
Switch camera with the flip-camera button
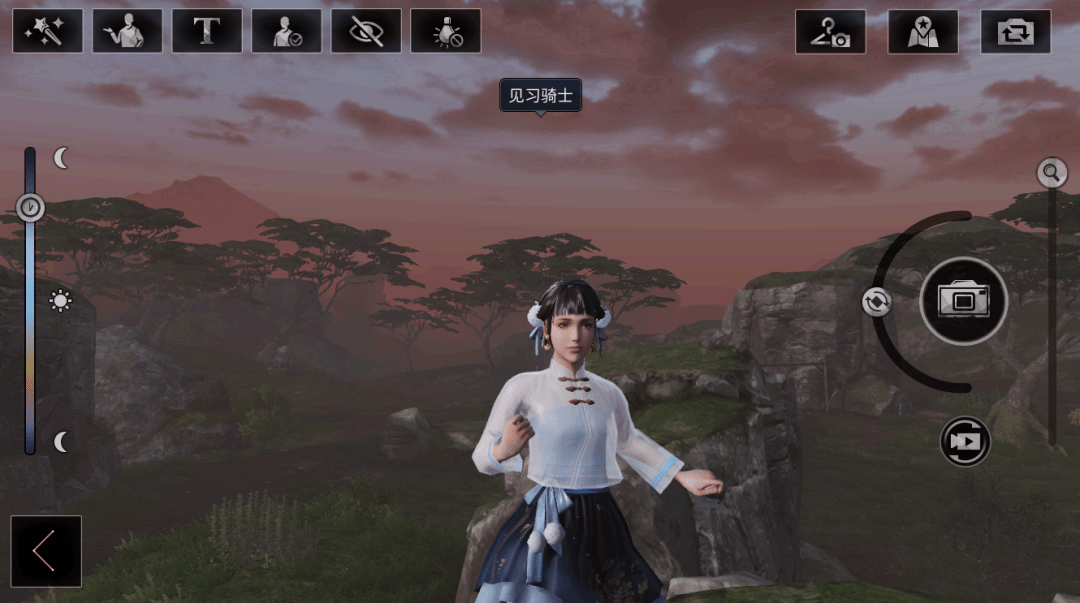coord(1015,31)
